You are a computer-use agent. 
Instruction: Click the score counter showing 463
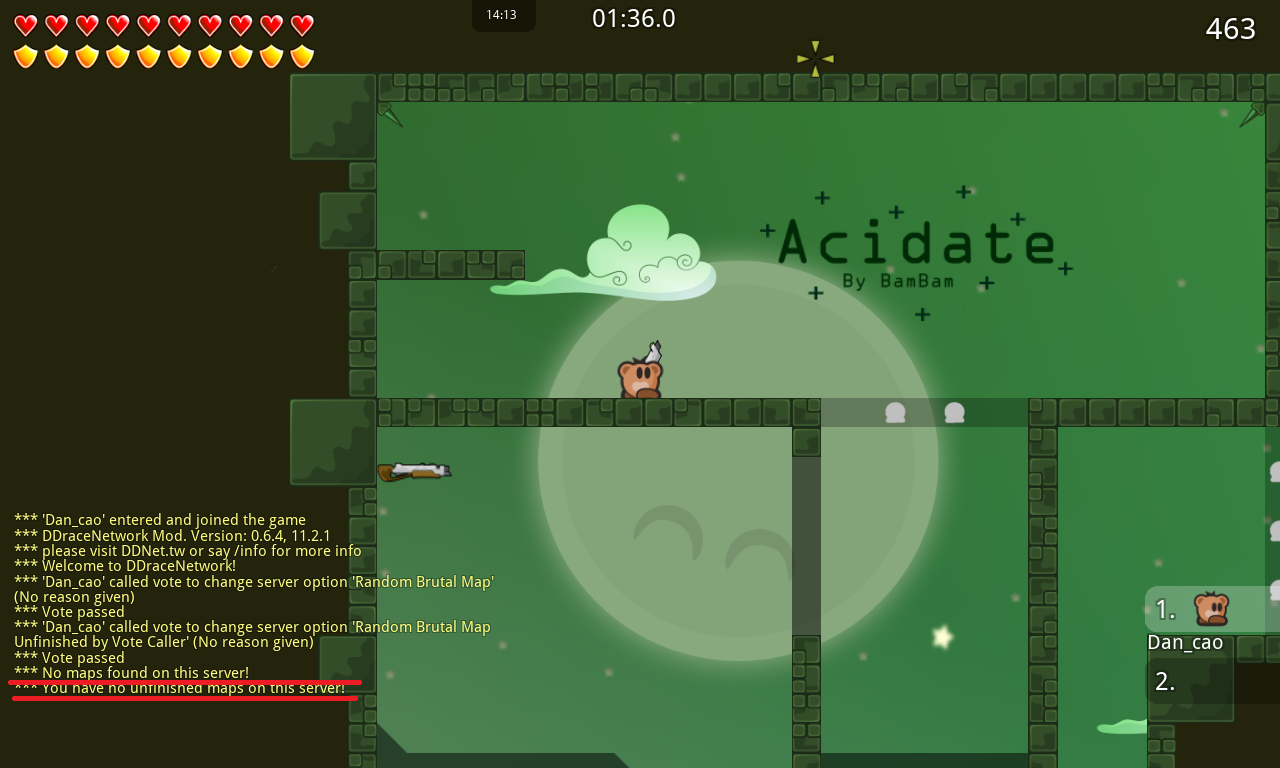(1231, 29)
